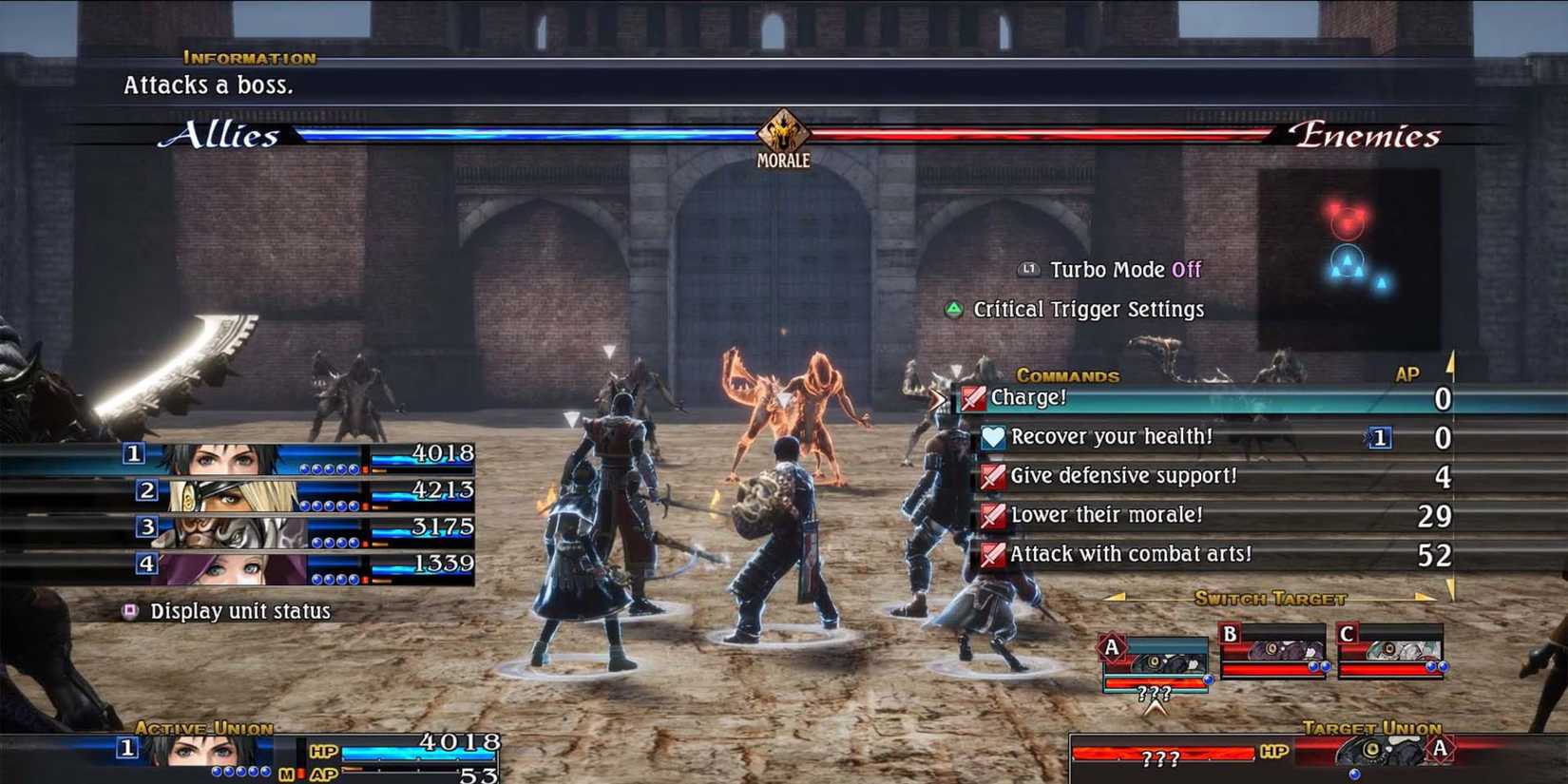The image size is (1568, 784).
Task: Open Critical Trigger Settings
Action: (x=1086, y=309)
